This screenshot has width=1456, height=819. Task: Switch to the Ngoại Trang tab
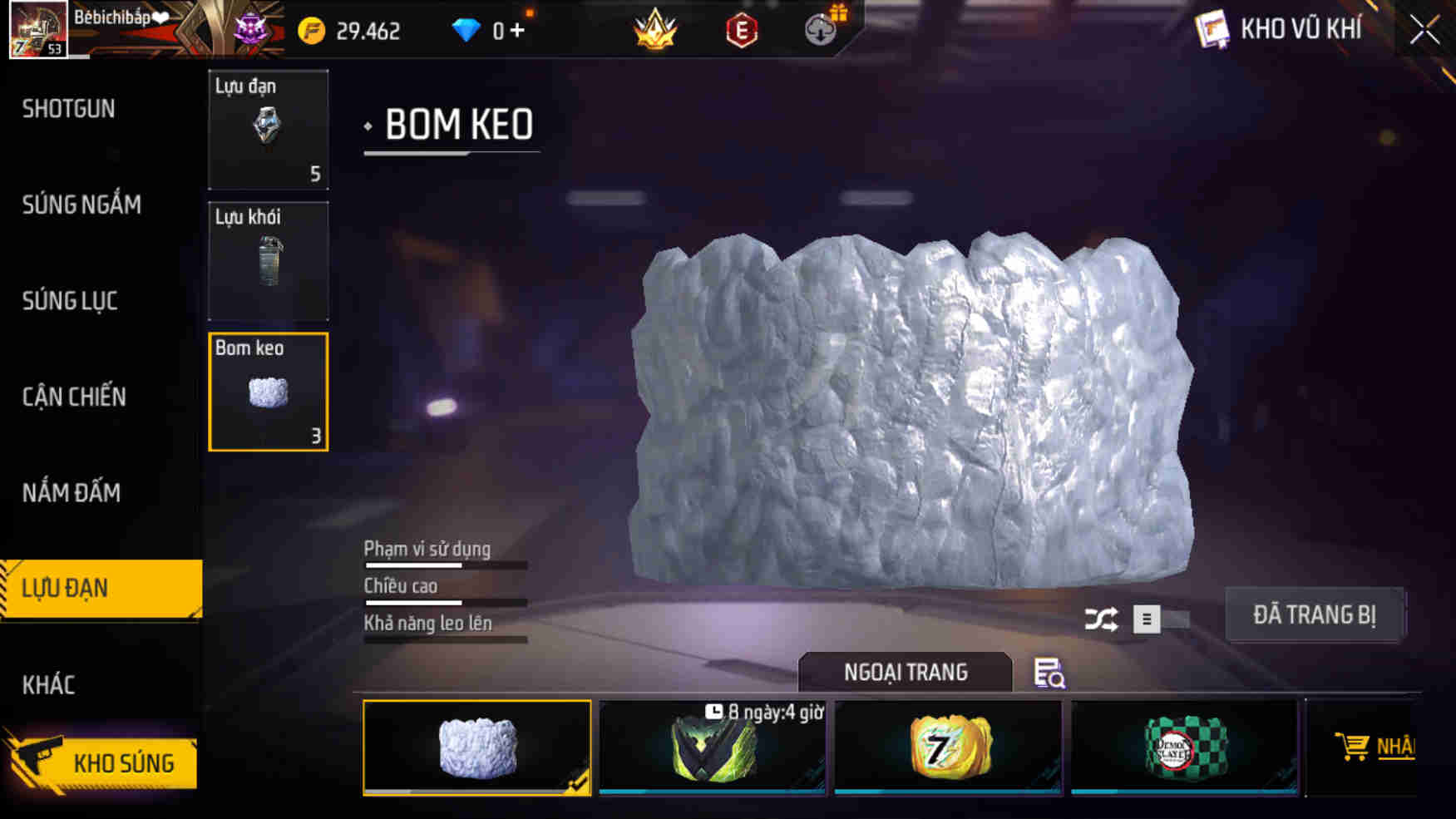[906, 672]
